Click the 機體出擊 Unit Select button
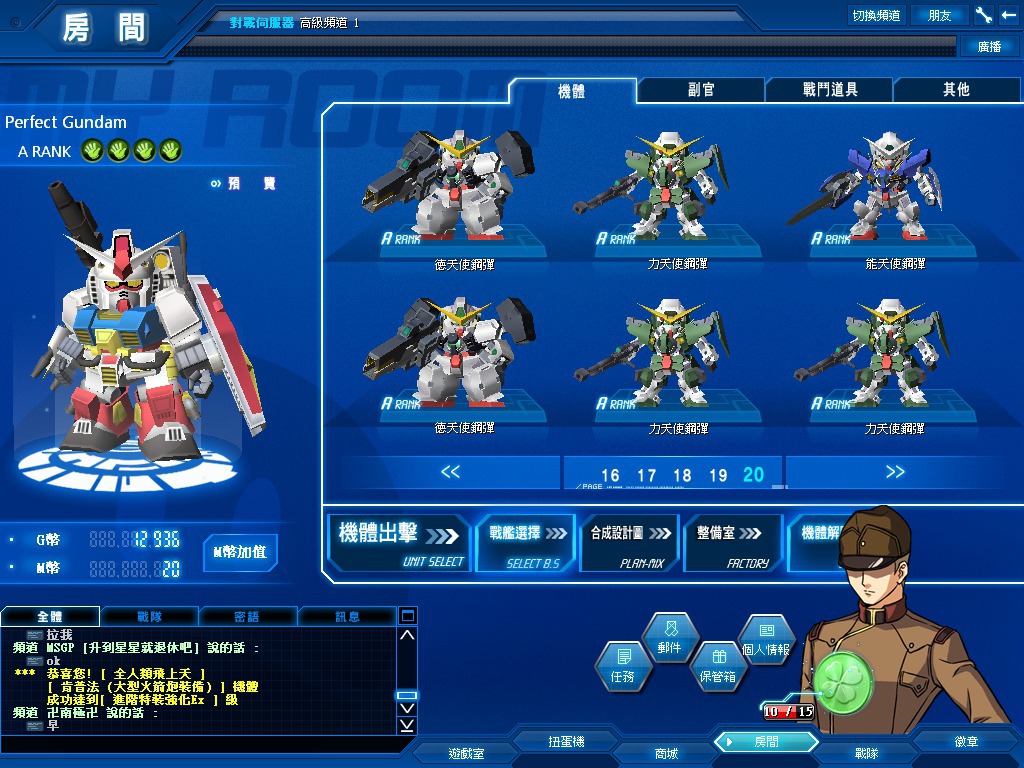 pos(400,543)
